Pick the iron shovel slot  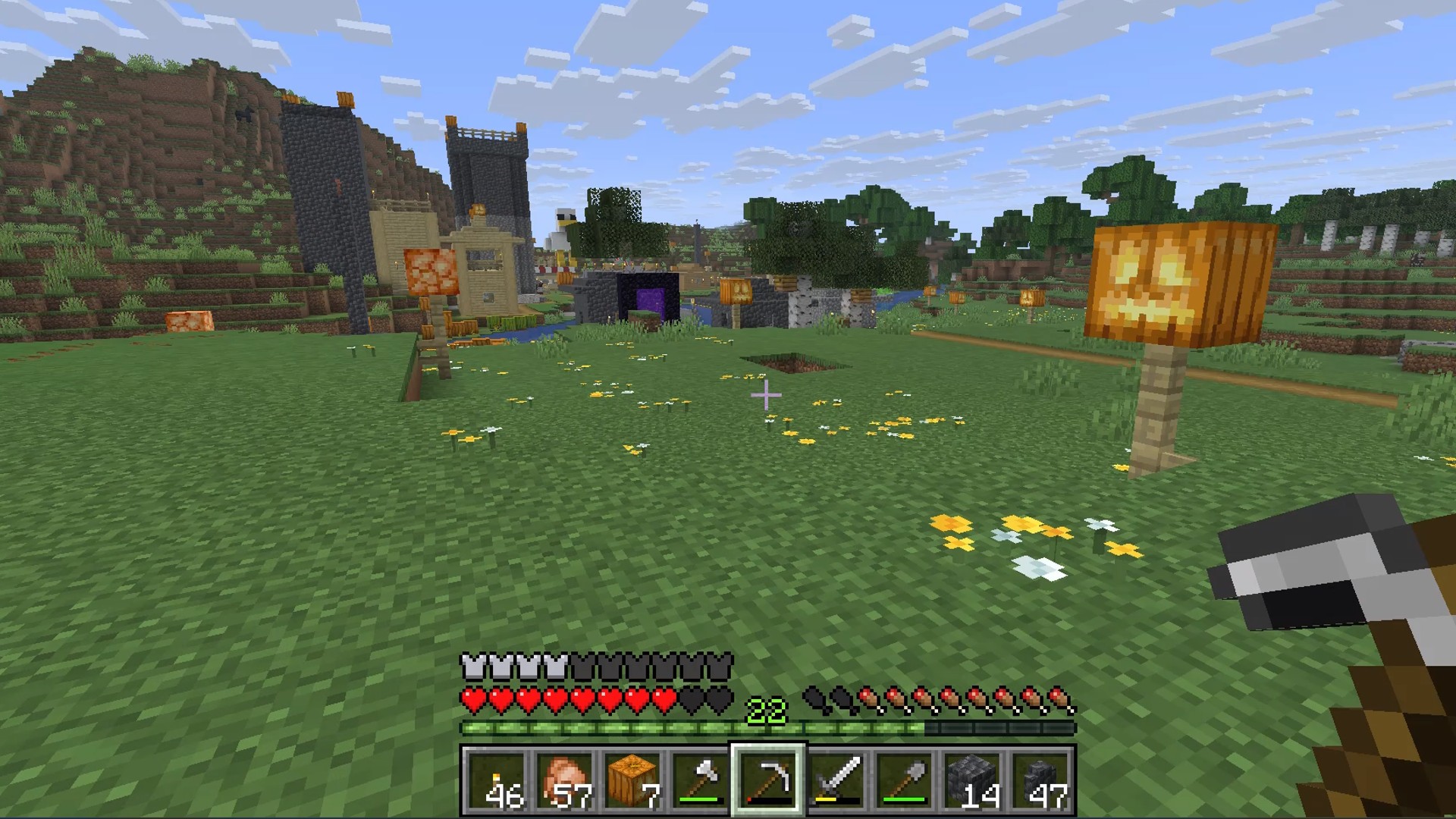tap(904, 780)
